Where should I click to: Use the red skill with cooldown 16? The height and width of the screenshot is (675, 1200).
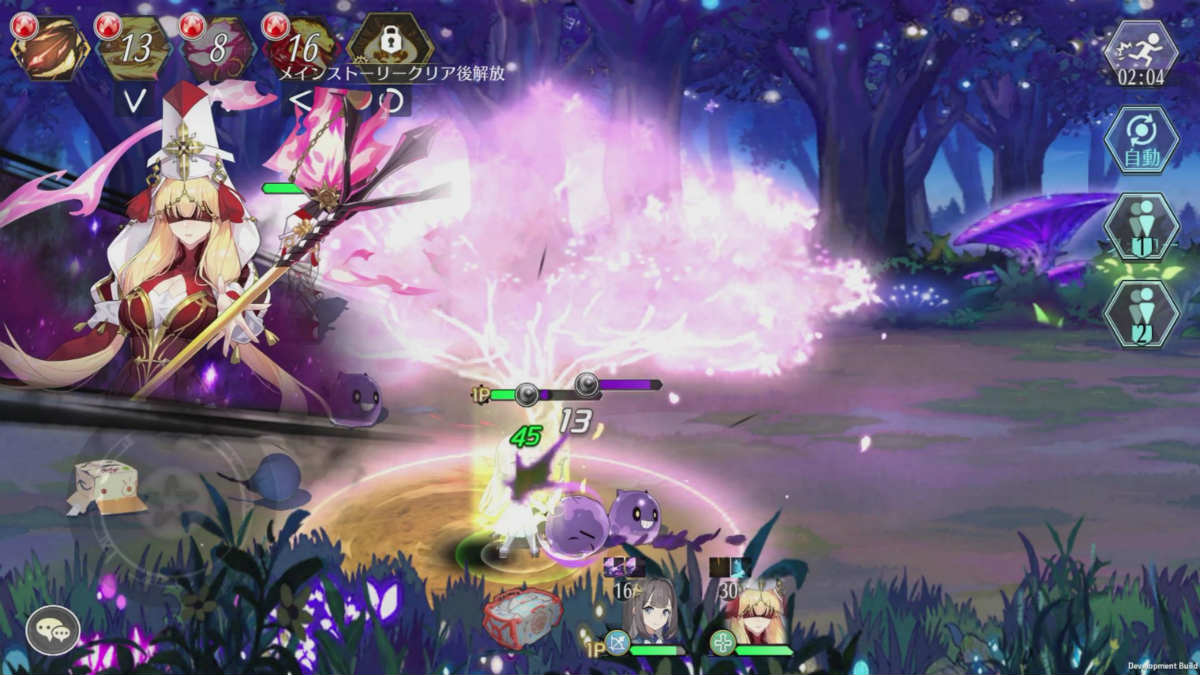click(x=302, y=47)
